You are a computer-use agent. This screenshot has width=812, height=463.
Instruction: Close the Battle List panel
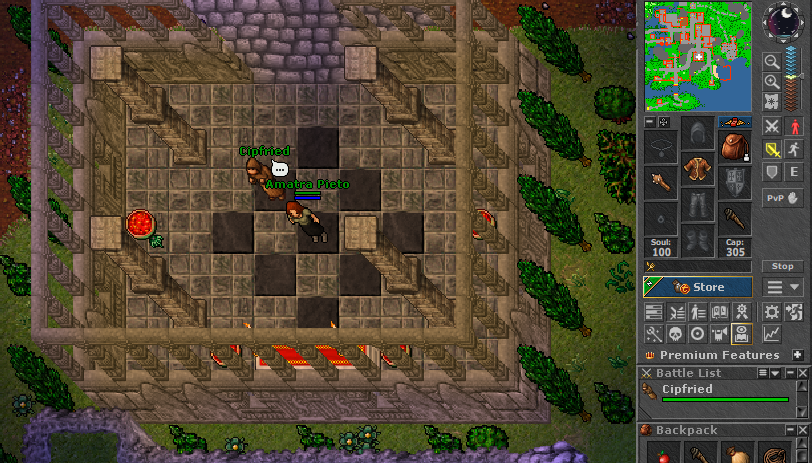tap(803, 373)
